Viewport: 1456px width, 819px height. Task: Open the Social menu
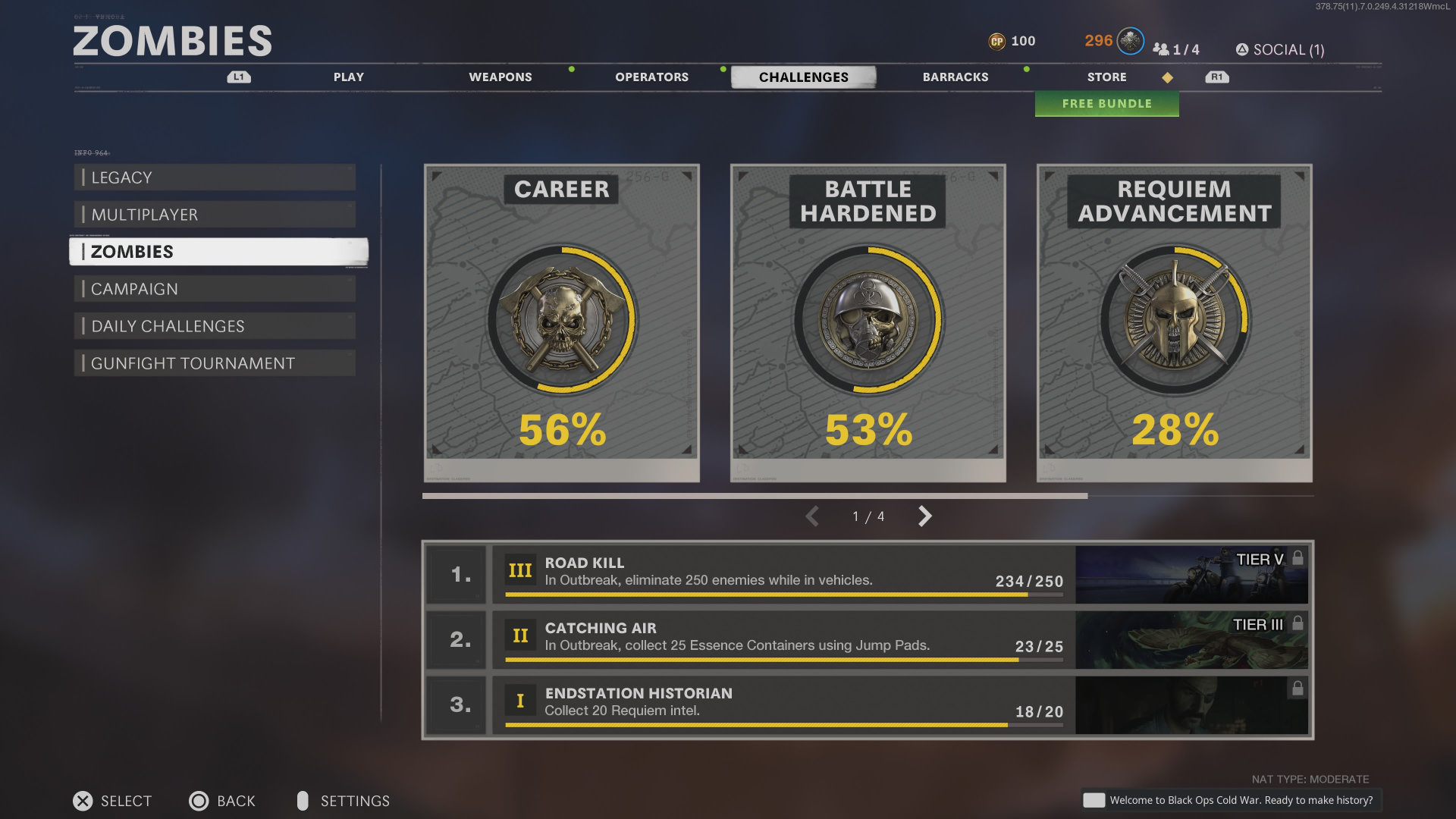click(x=1280, y=50)
